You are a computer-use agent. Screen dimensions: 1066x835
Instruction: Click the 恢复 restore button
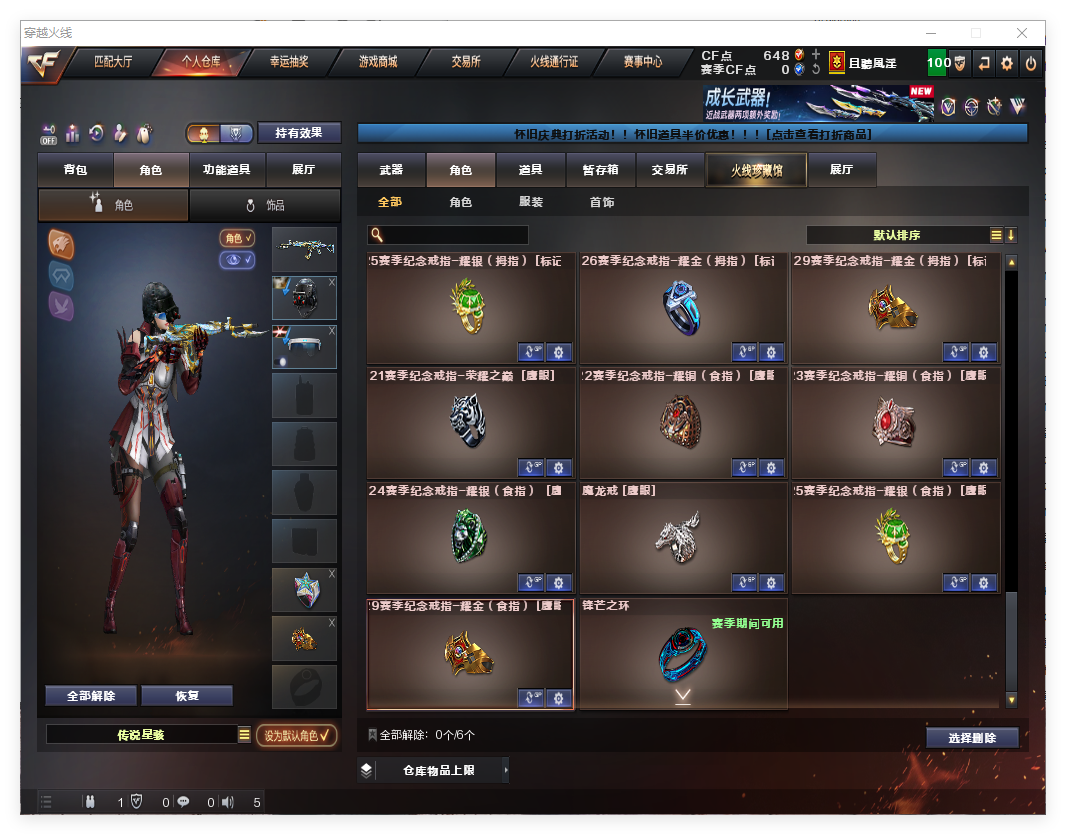tap(187, 696)
